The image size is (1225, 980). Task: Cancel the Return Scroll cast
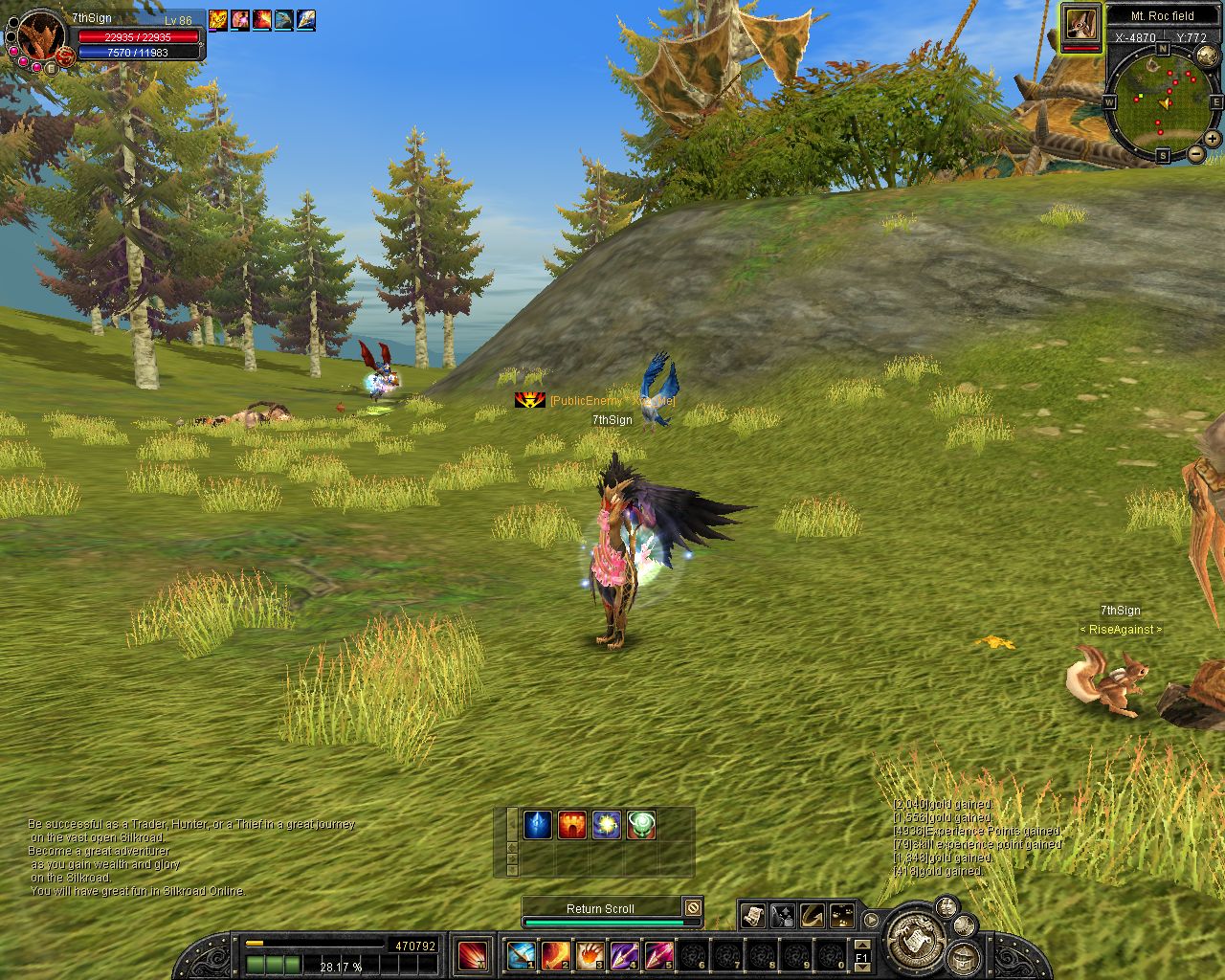[693, 908]
